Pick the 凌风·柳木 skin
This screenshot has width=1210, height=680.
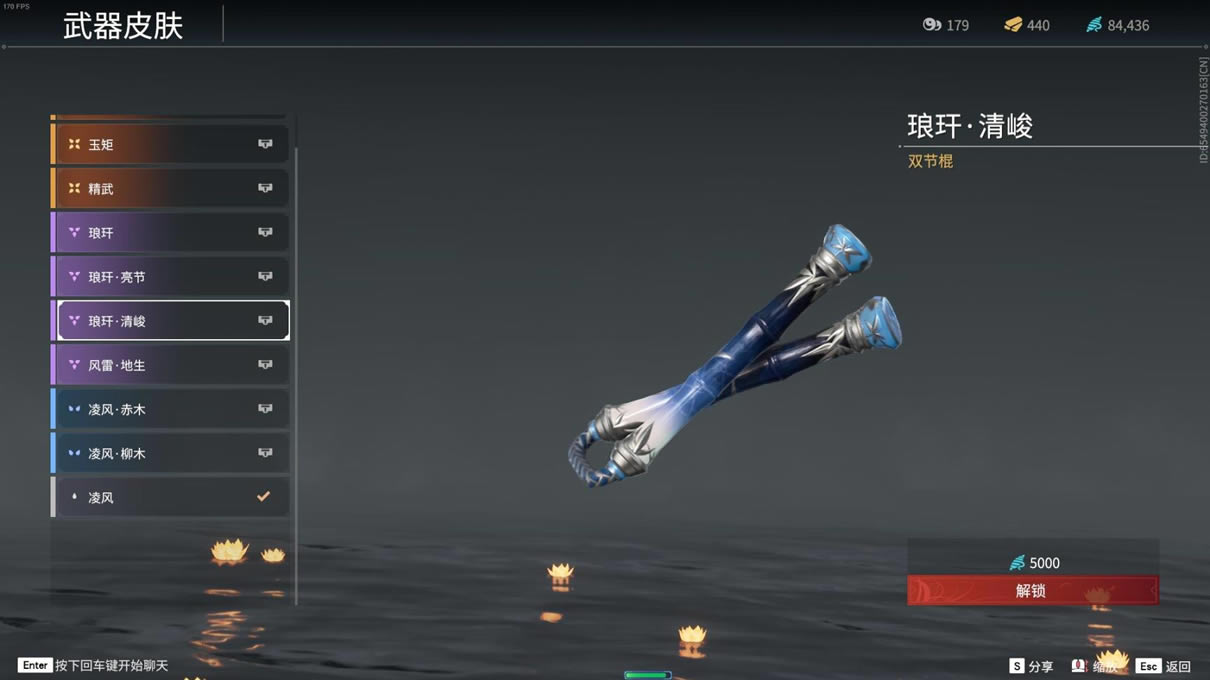click(170, 453)
